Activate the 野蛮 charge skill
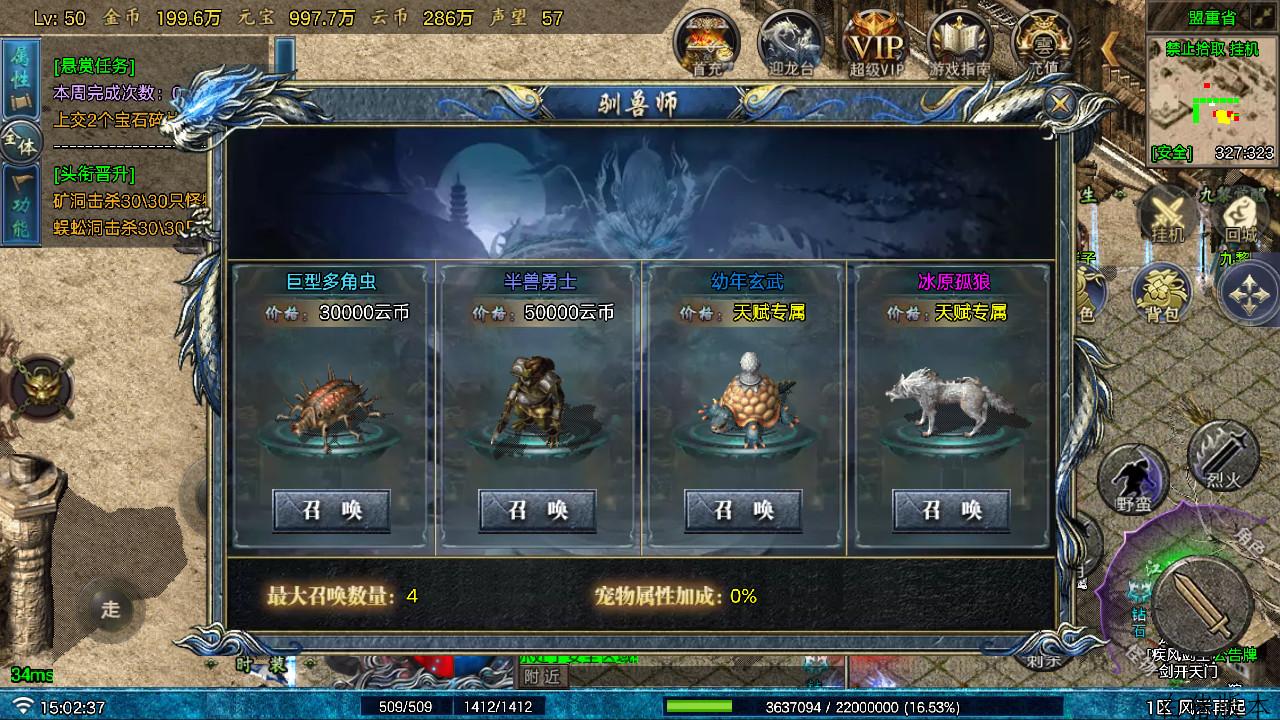 tap(1133, 480)
